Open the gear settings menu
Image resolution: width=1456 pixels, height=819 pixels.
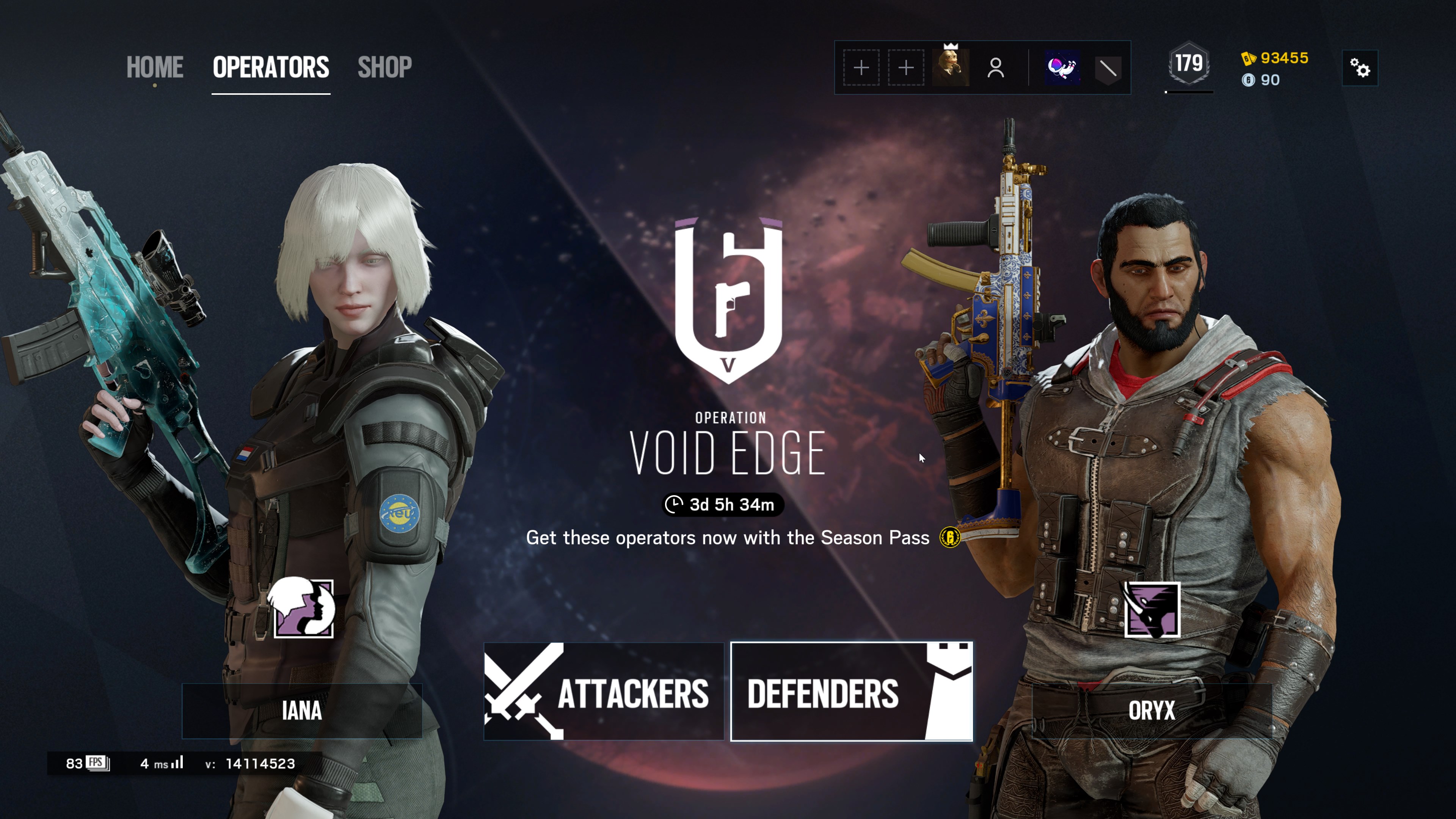pyautogui.click(x=1360, y=68)
